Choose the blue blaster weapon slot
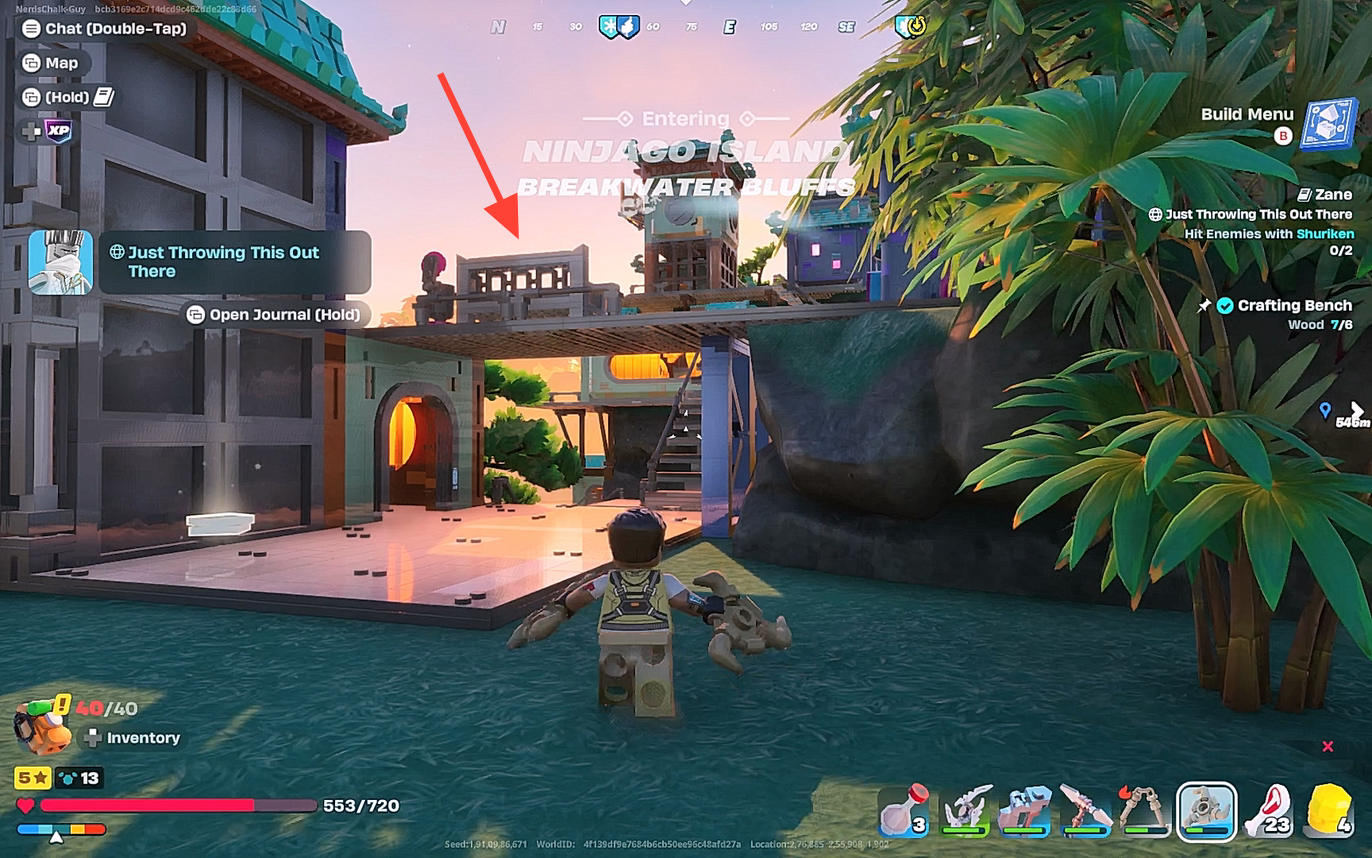Image resolution: width=1372 pixels, height=858 pixels. coord(1025,809)
